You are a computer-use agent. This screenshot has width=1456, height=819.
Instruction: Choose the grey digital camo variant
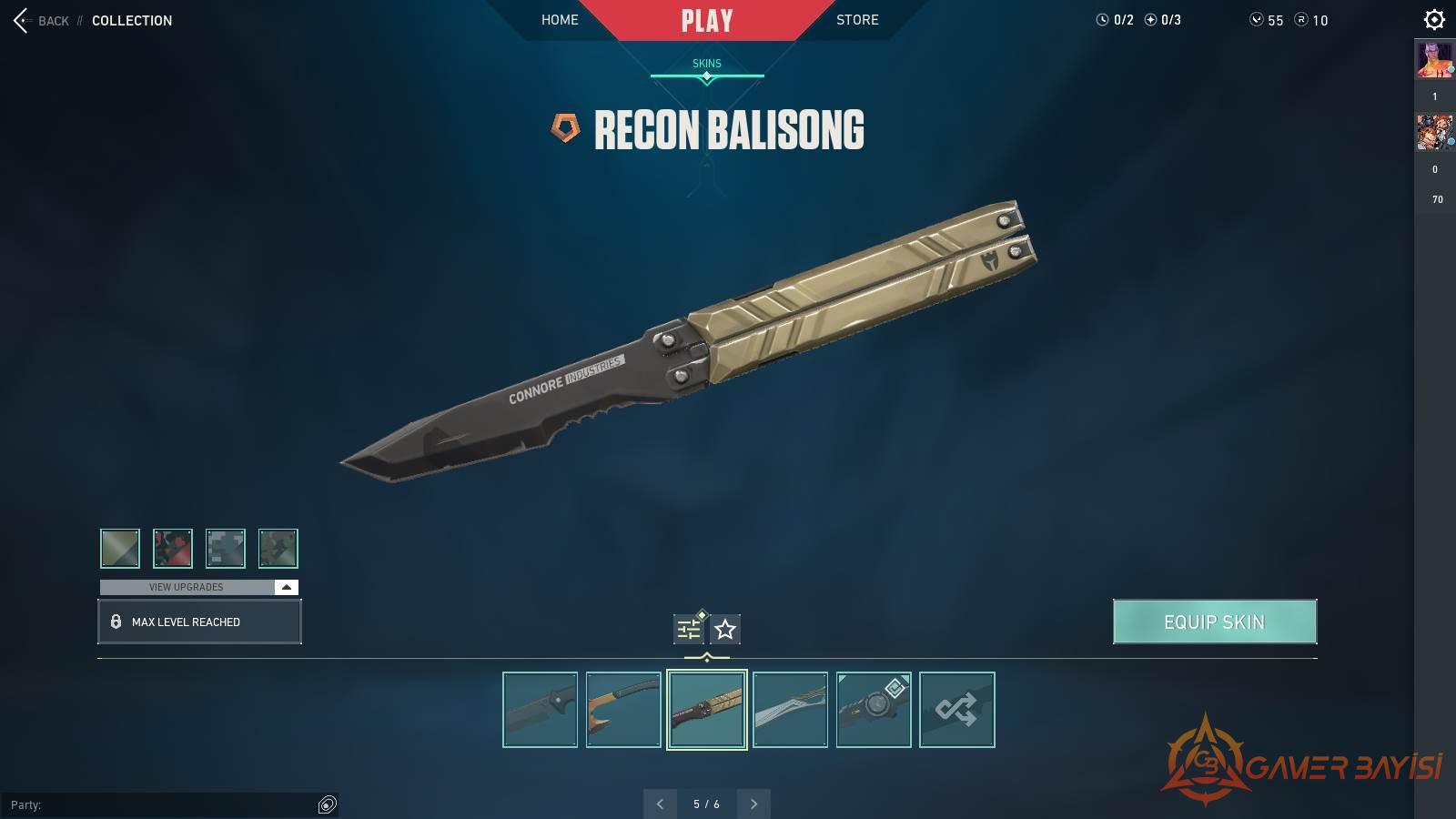226,548
